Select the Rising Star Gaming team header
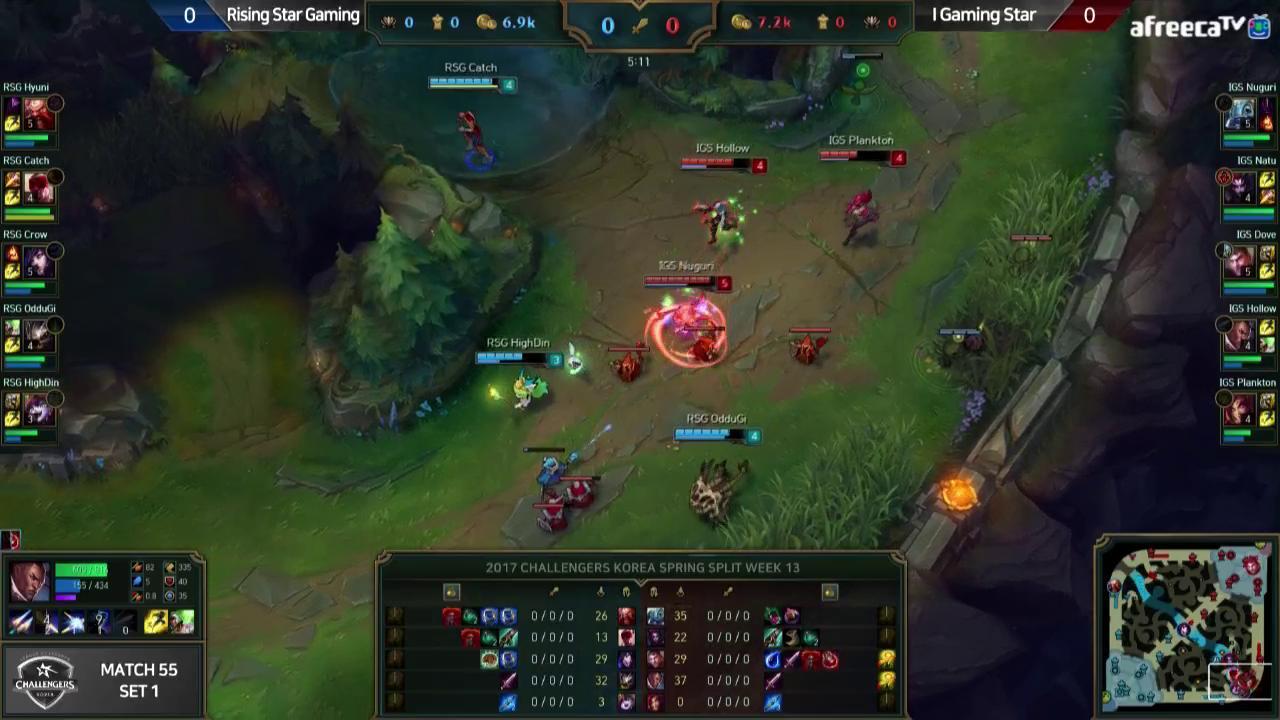Screen dimensions: 1280x720 click(293, 15)
